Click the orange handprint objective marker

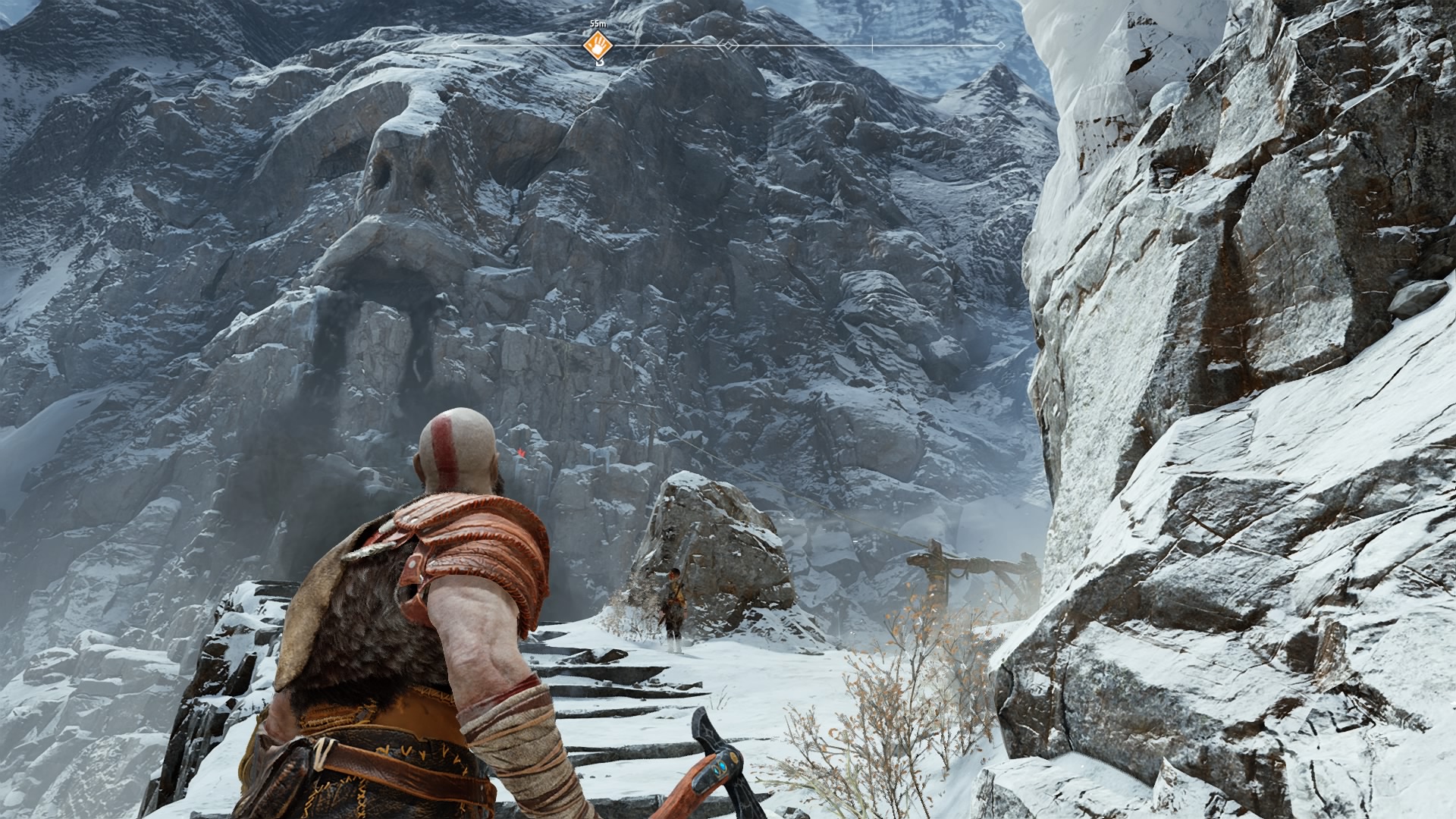598,45
